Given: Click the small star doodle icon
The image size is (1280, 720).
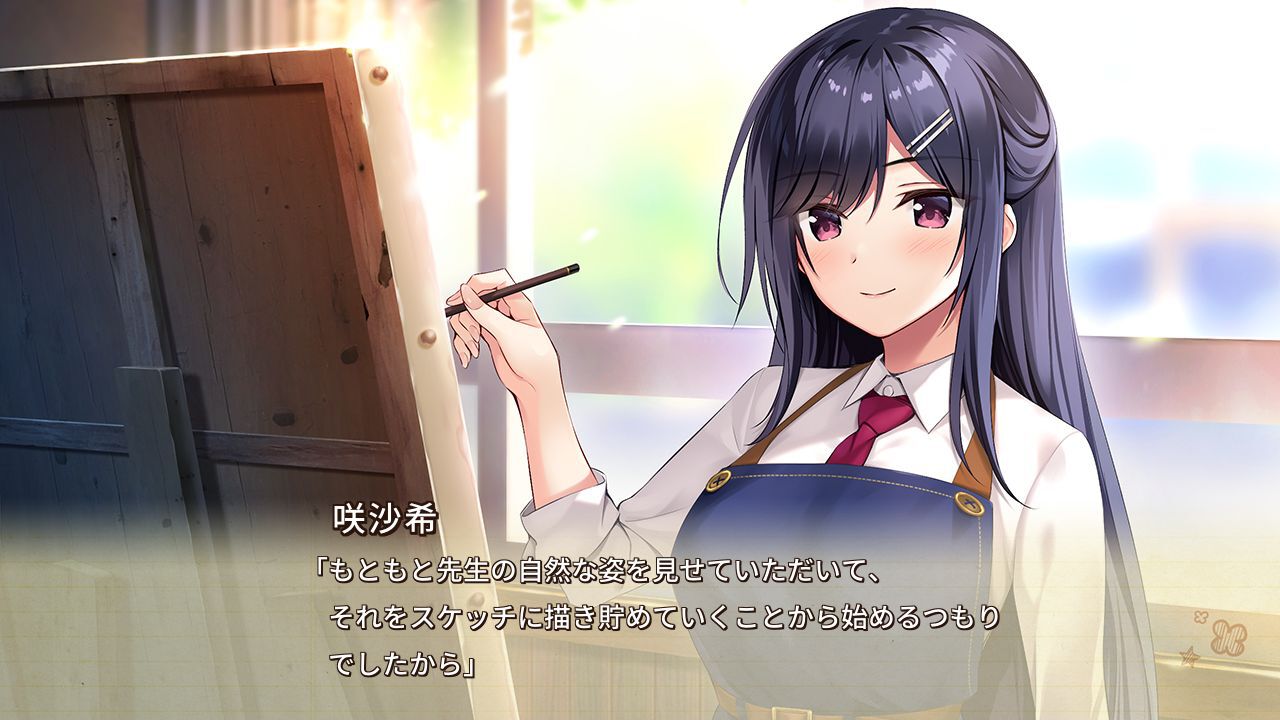Looking at the screenshot, I should click(x=1190, y=656).
